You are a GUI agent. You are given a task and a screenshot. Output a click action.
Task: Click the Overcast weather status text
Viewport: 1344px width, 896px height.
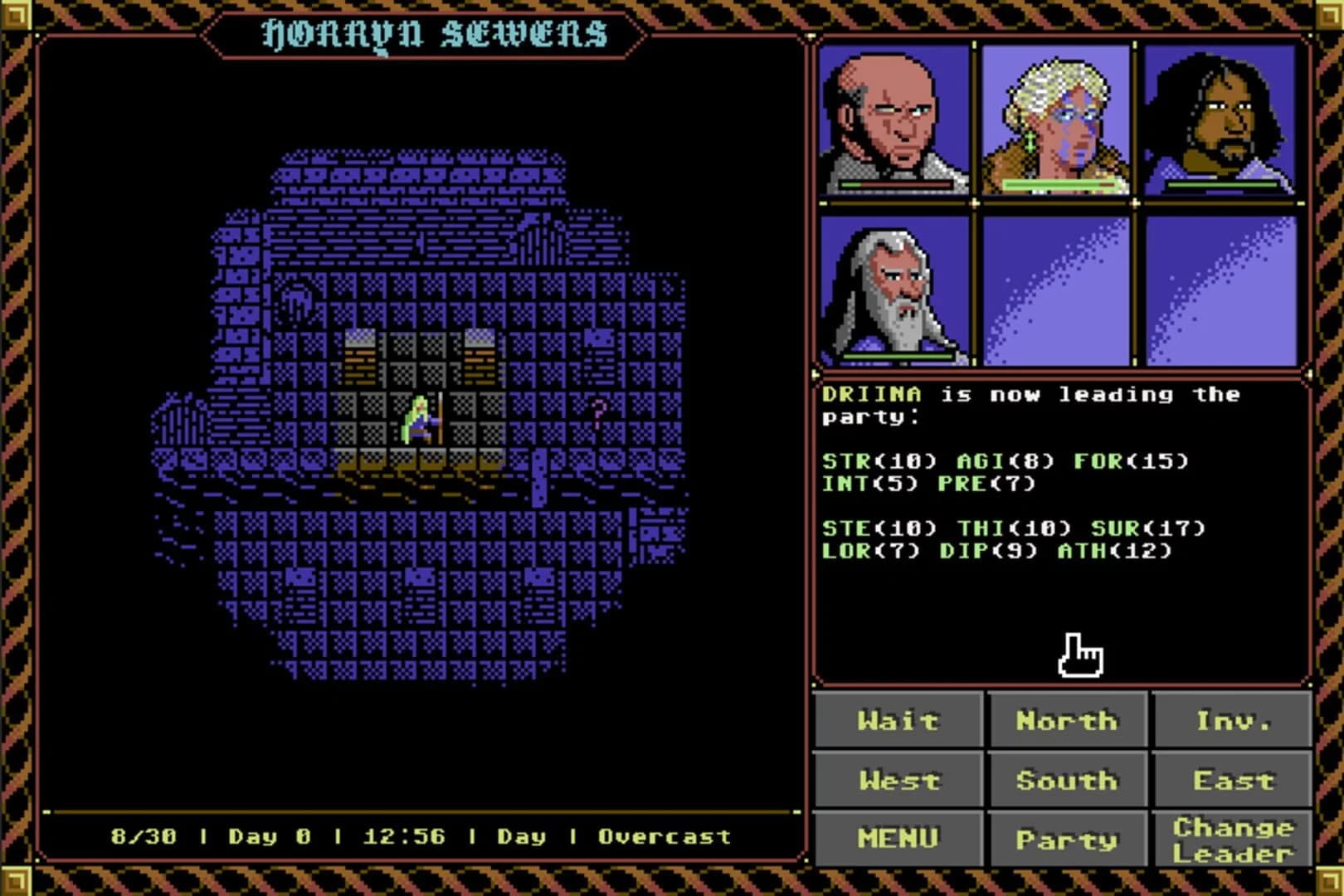click(x=665, y=837)
